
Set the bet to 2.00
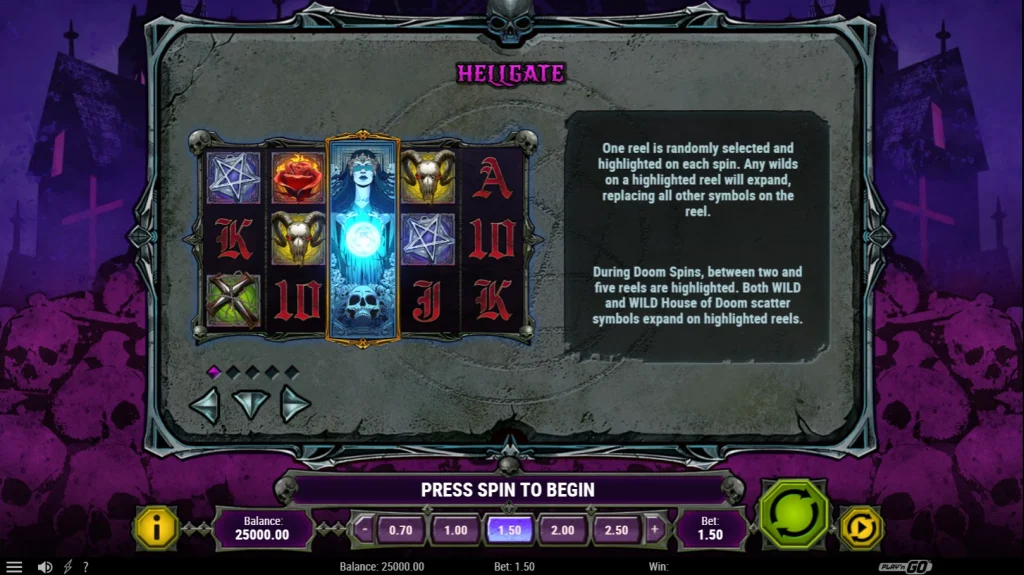(563, 530)
